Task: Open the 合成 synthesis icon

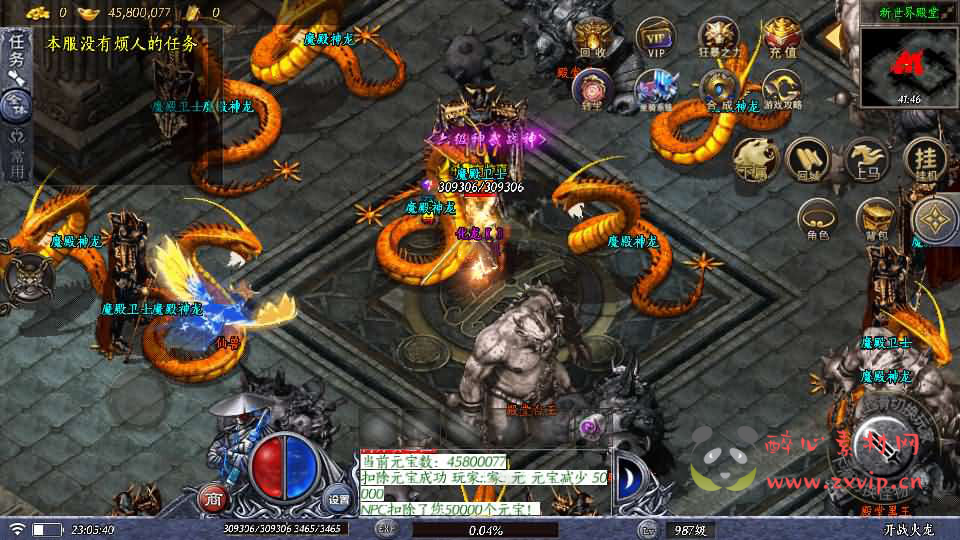Action: (x=719, y=88)
